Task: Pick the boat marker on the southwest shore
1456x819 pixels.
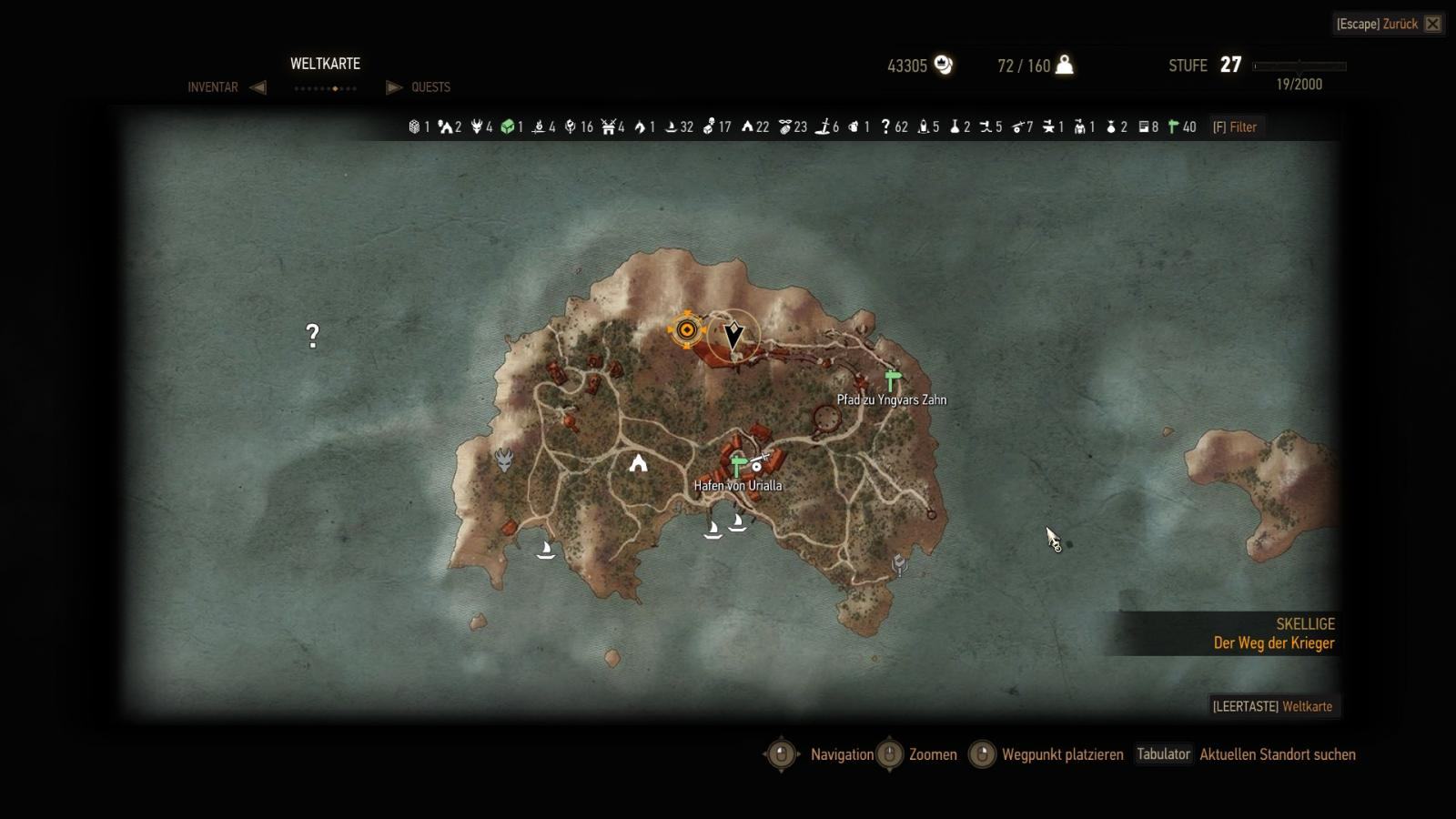Action: [x=546, y=549]
